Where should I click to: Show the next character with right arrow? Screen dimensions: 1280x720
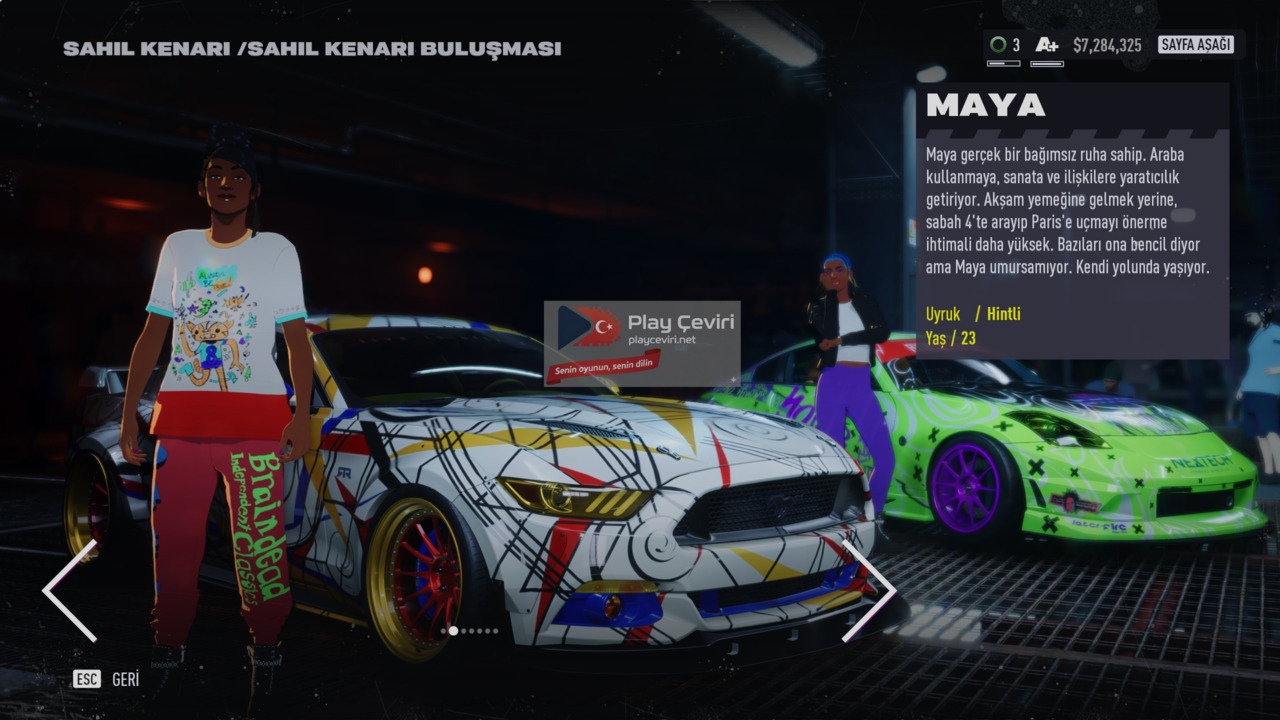868,591
